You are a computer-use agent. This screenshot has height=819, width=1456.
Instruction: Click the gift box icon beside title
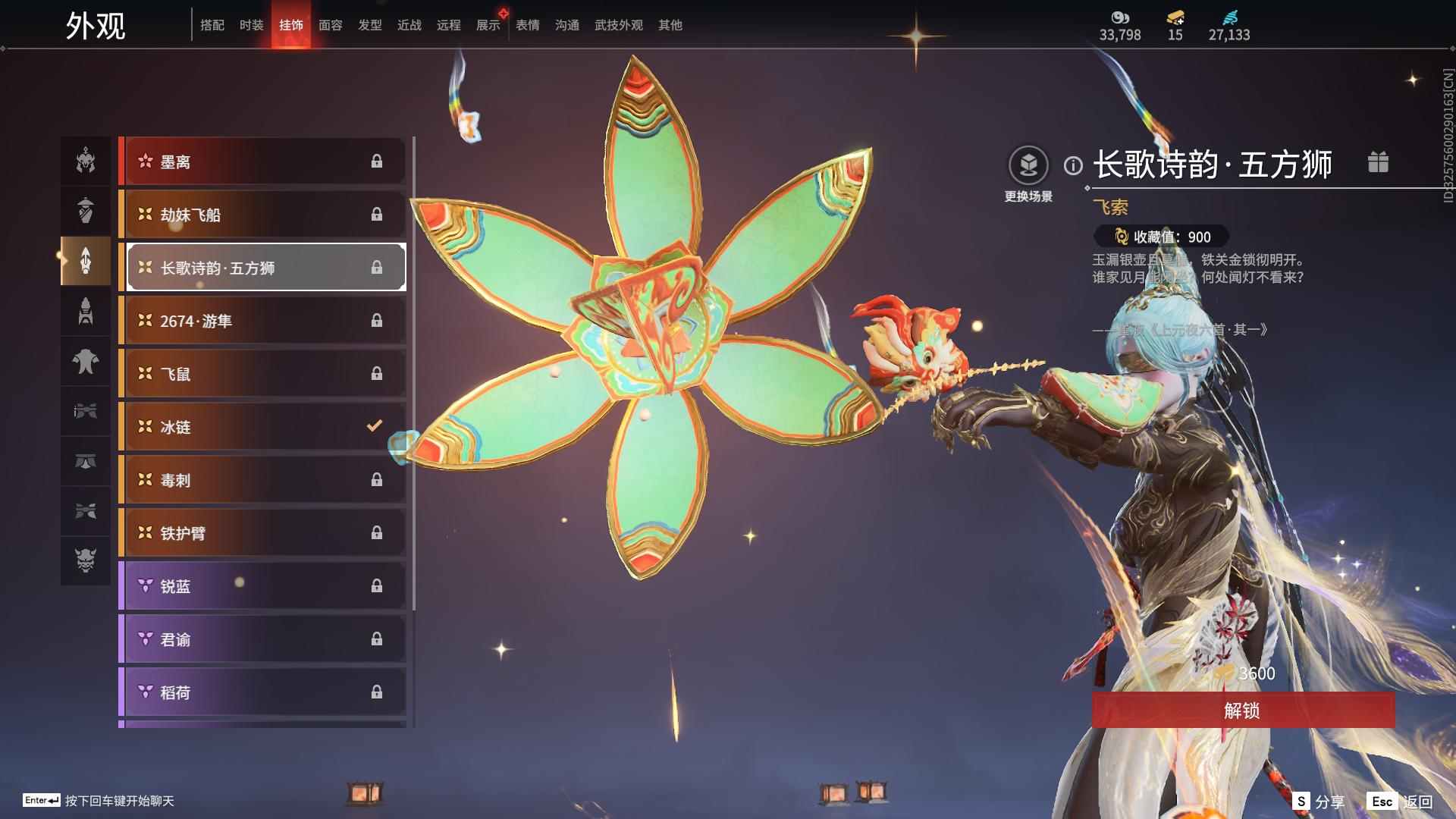pyautogui.click(x=1378, y=162)
